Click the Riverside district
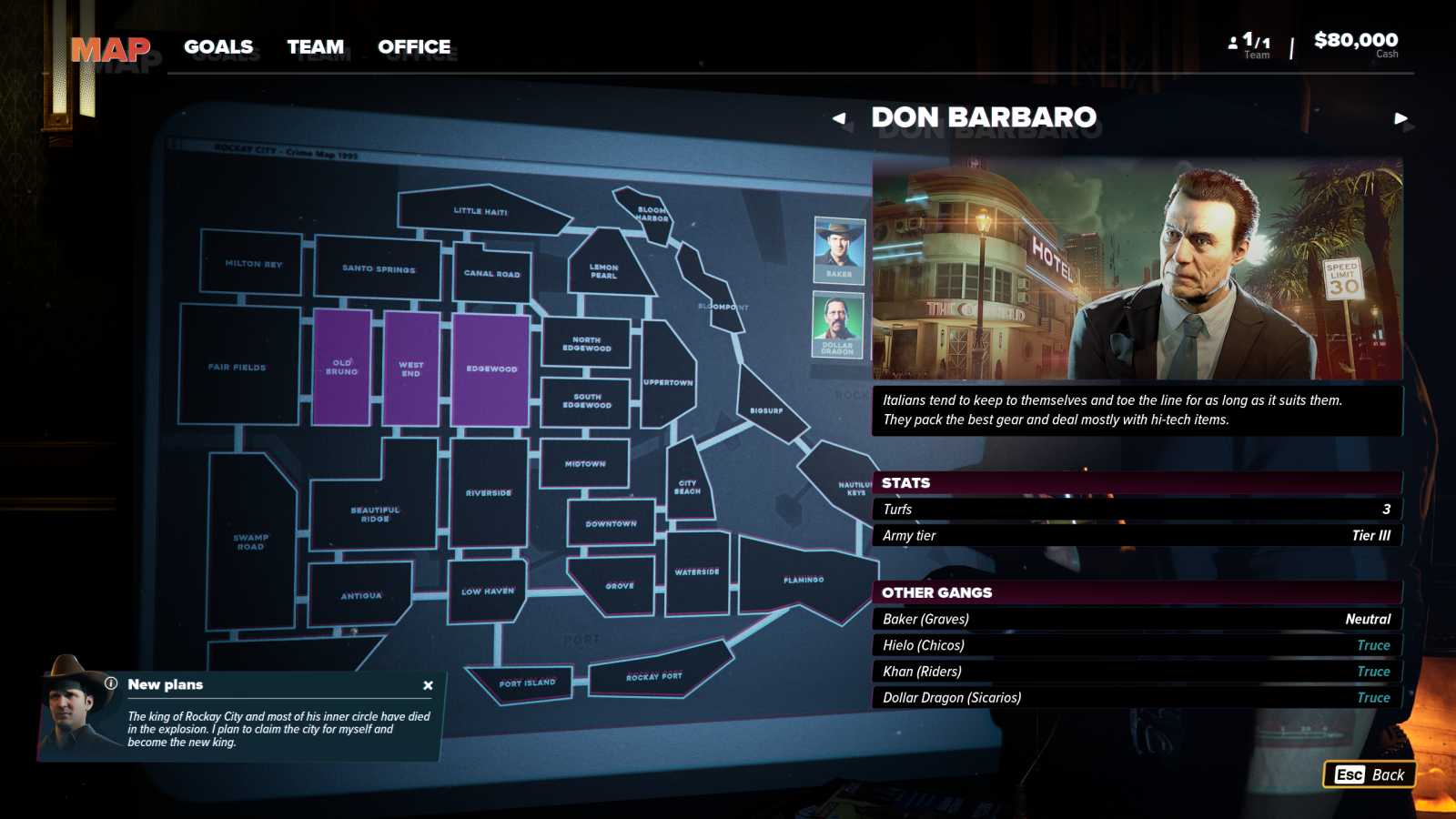This screenshot has height=819, width=1456. [x=489, y=493]
